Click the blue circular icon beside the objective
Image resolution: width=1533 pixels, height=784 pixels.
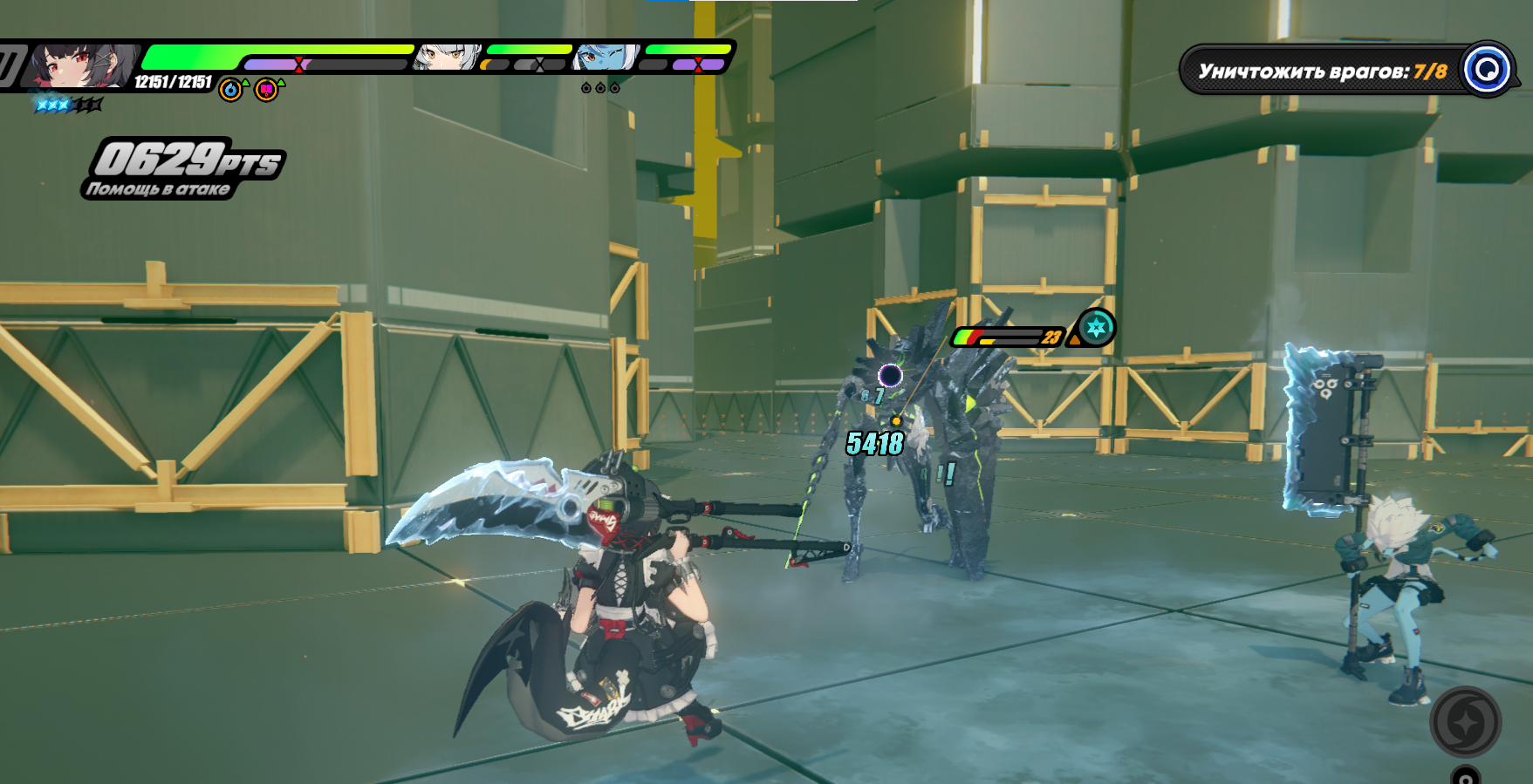click(x=1487, y=69)
